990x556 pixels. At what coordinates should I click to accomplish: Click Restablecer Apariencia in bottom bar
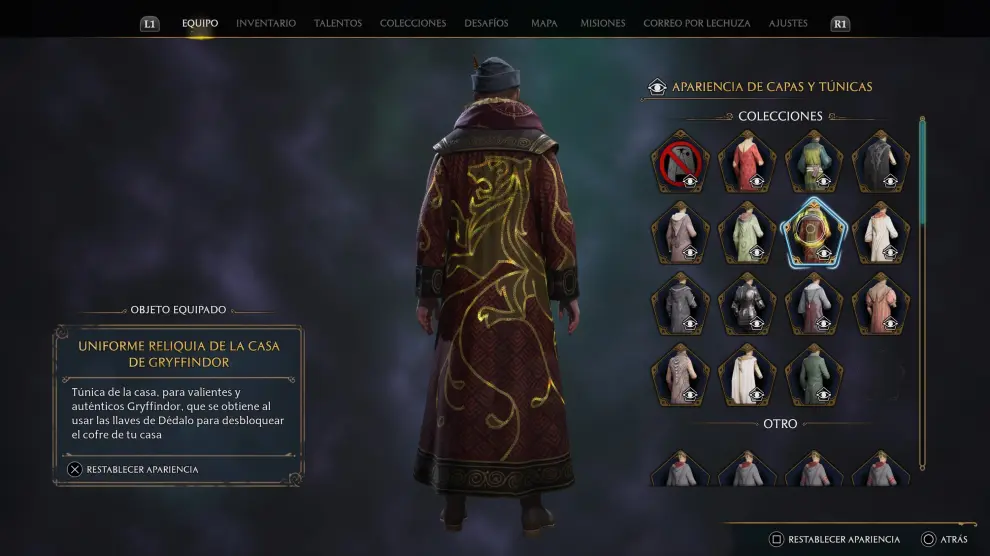[835, 540]
